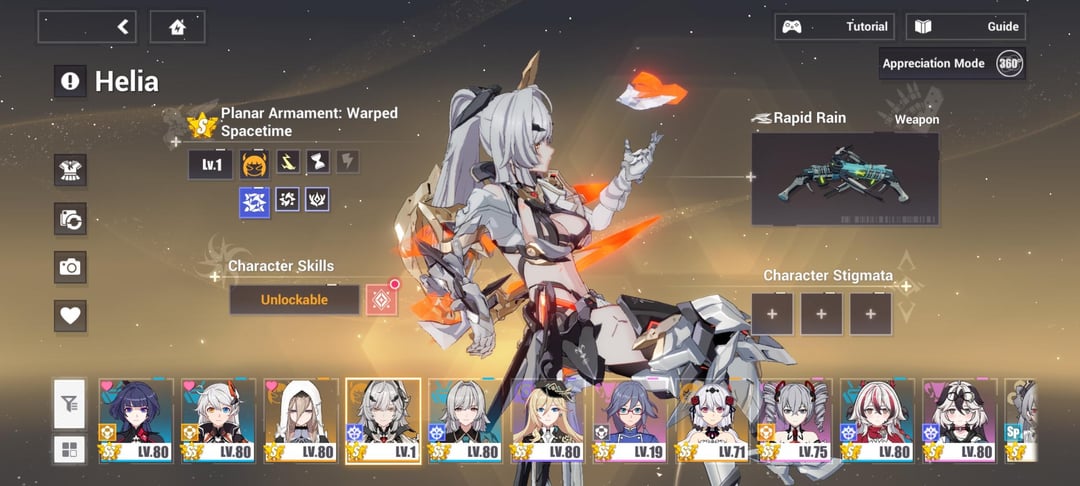The height and width of the screenshot is (486, 1080).
Task: Open the Tutorial
Action: [x=833, y=27]
